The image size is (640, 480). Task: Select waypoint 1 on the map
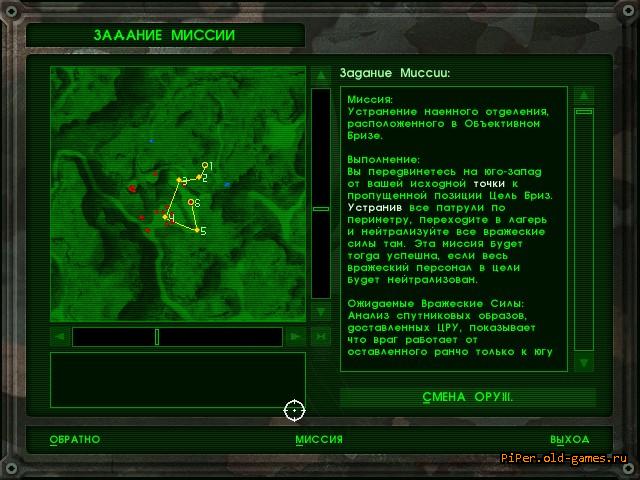[204, 165]
